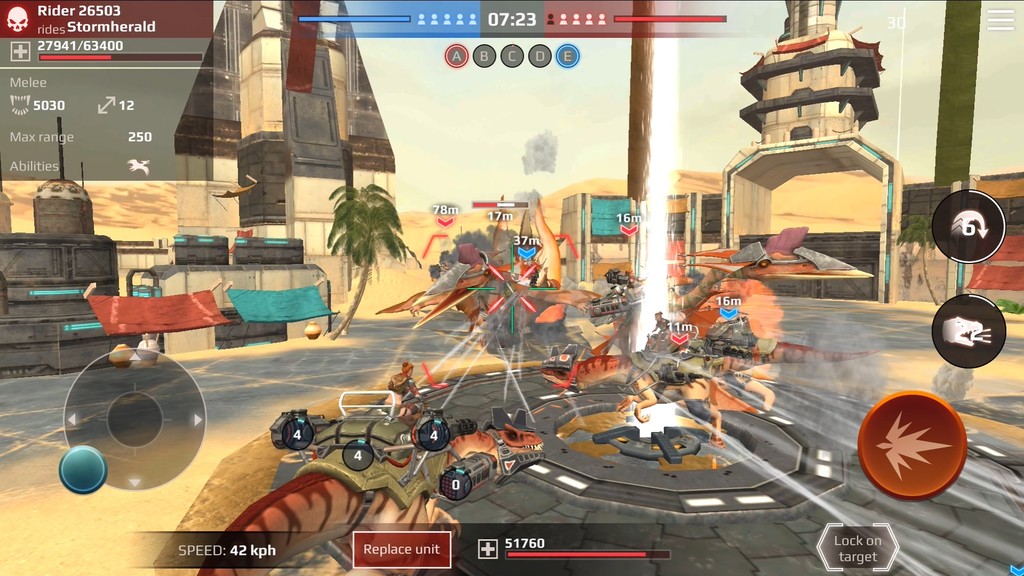Activate the dinosaur roar ability
Viewport: 1024px width, 576px height.
tap(968, 331)
